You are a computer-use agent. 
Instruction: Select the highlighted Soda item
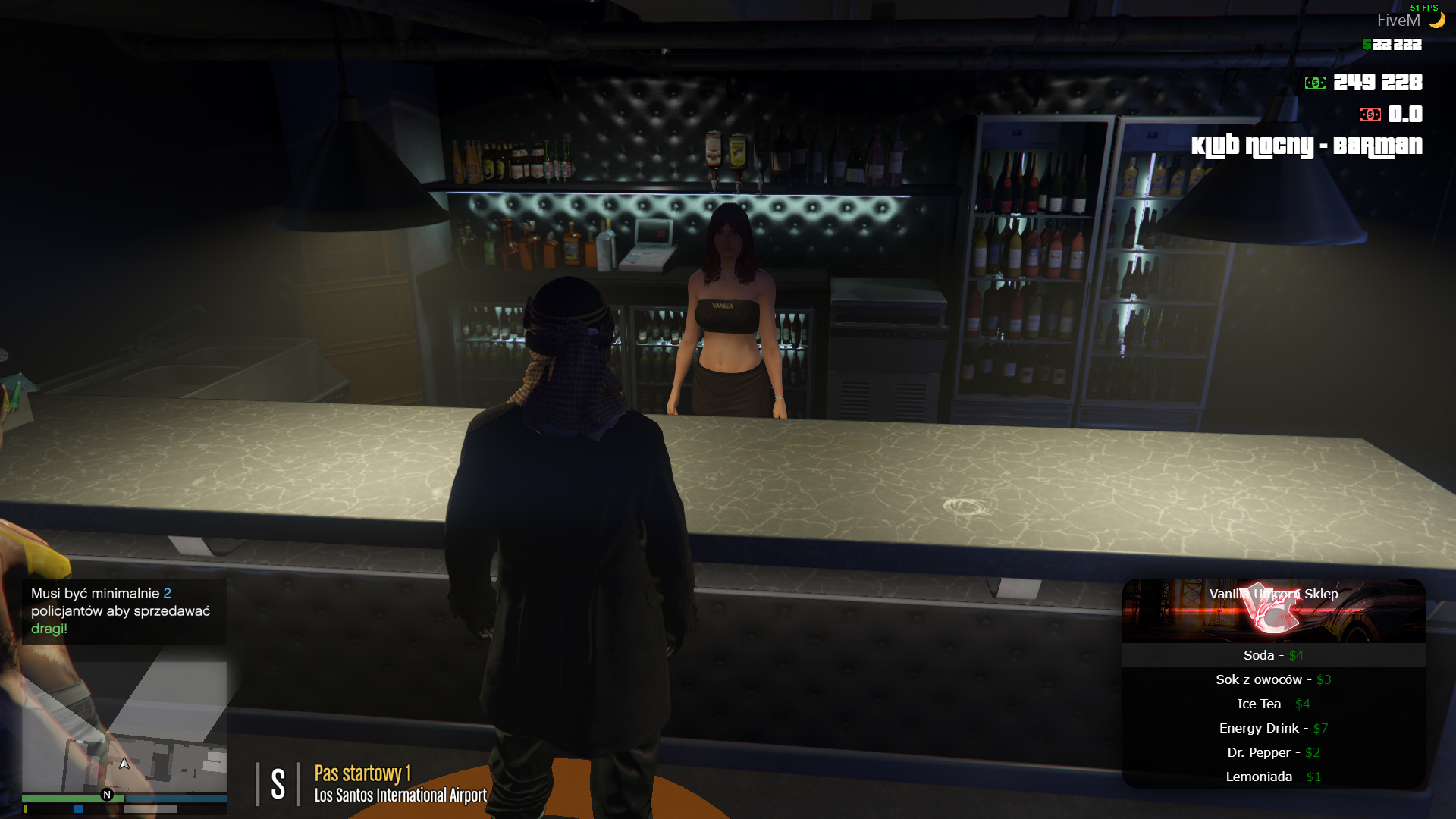tap(1276, 655)
